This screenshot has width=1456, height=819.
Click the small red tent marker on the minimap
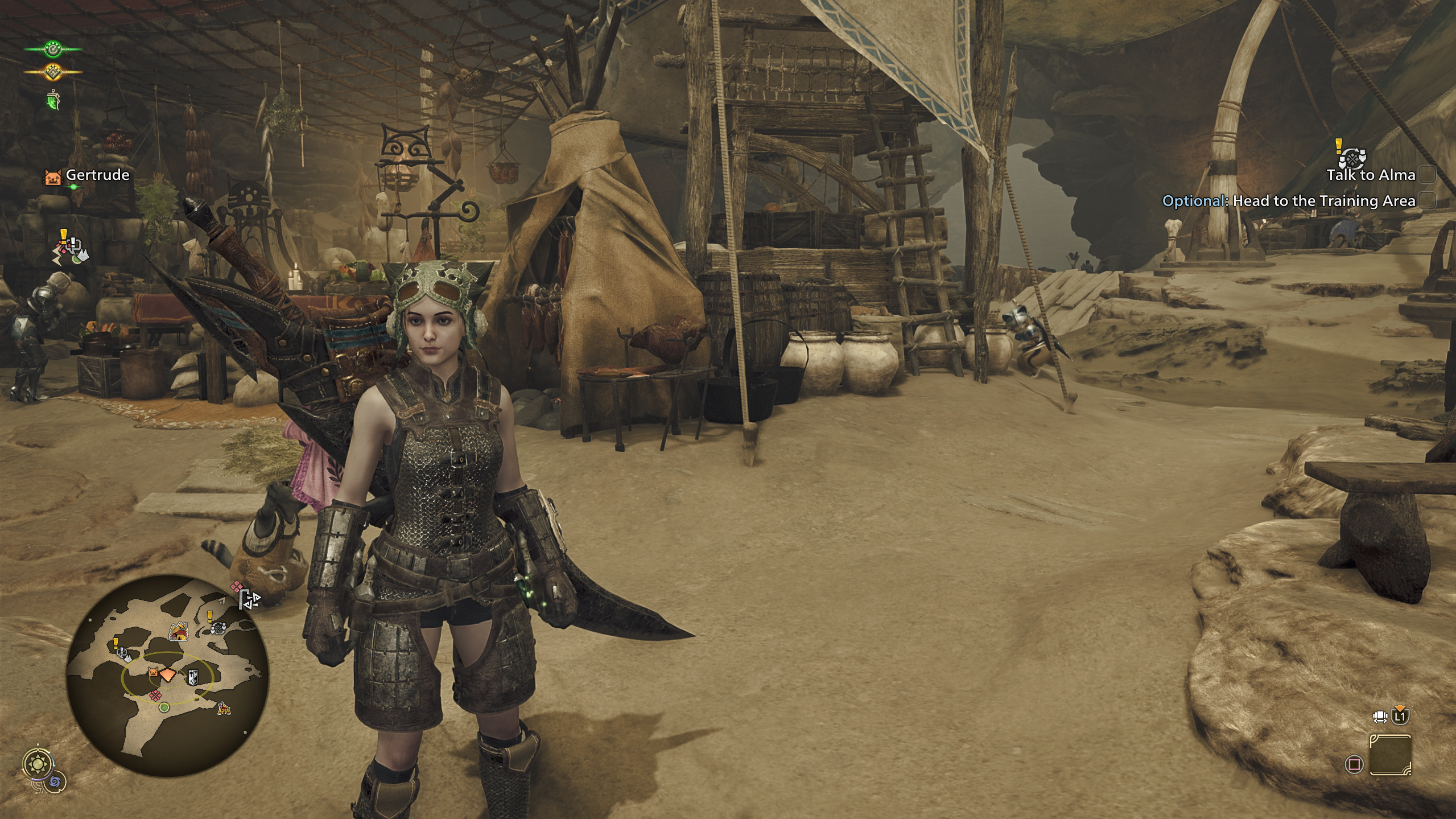coord(224,709)
